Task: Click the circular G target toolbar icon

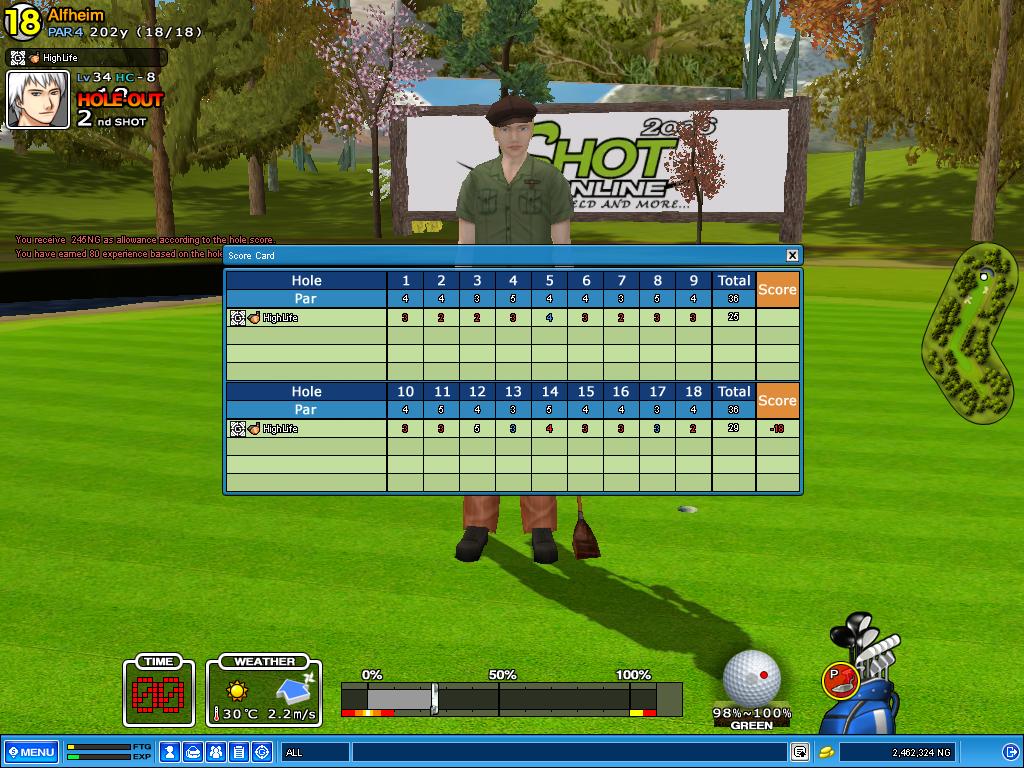Action: [x=262, y=752]
